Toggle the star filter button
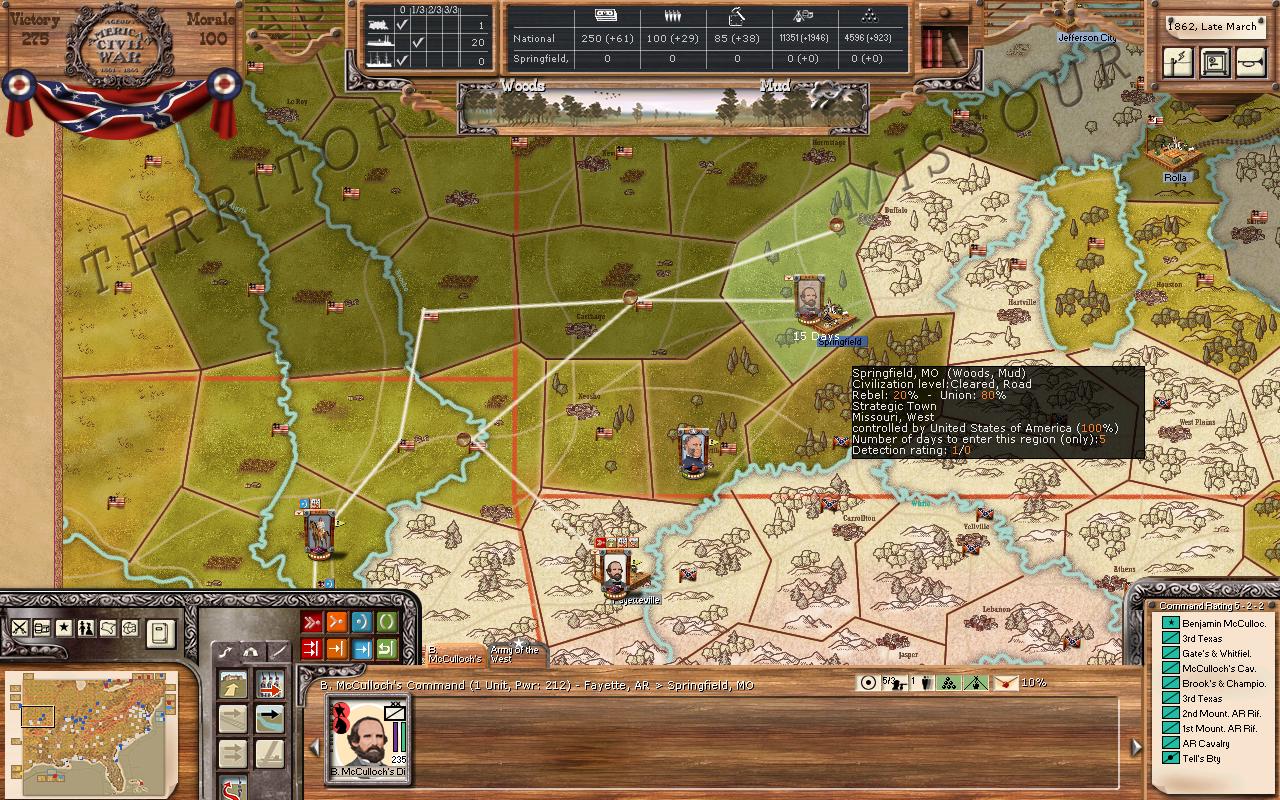1280x800 pixels. [x=63, y=628]
